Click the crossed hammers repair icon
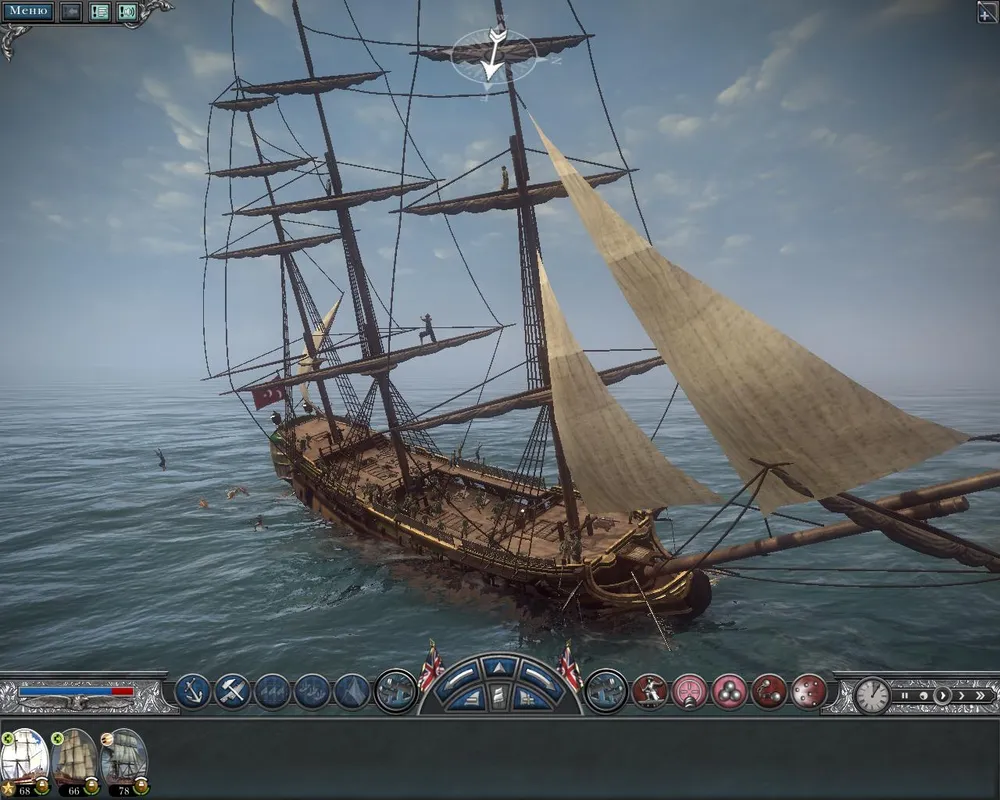 click(232, 691)
